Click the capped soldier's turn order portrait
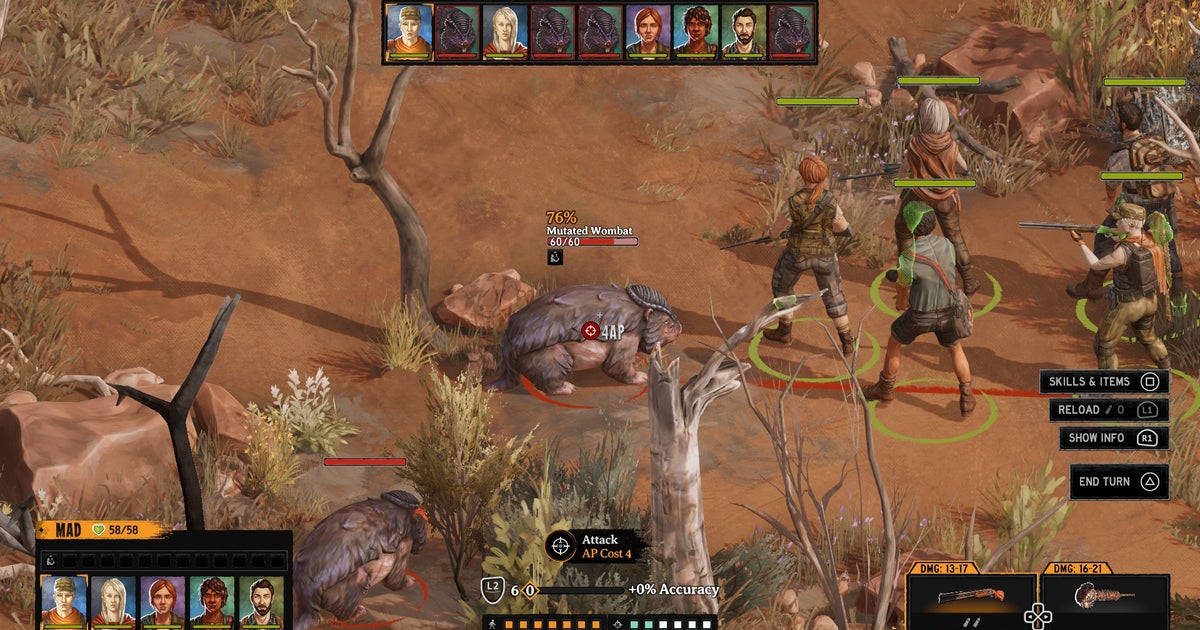 tap(409, 31)
